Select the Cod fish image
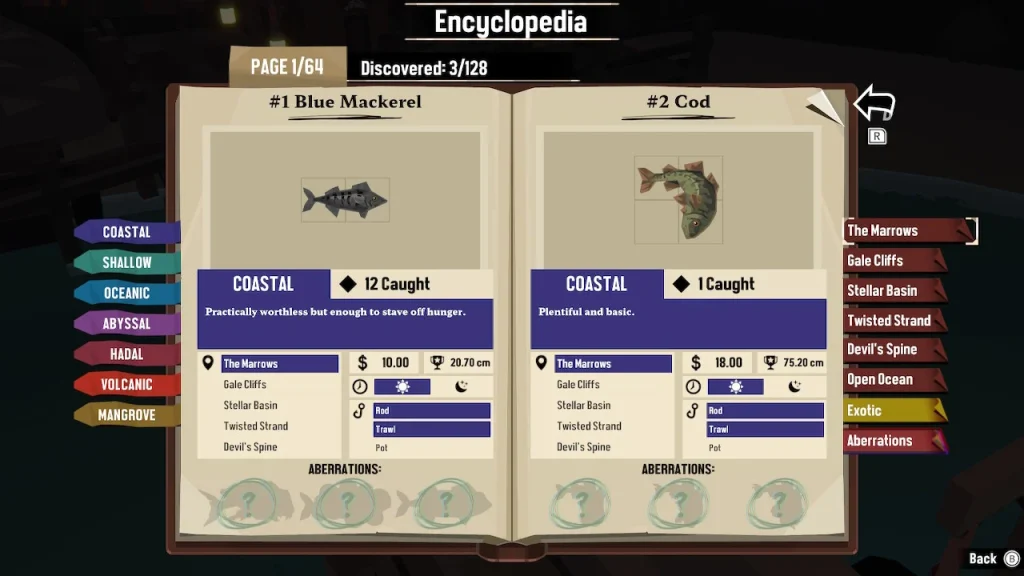This screenshot has height=576, width=1024. click(678, 199)
